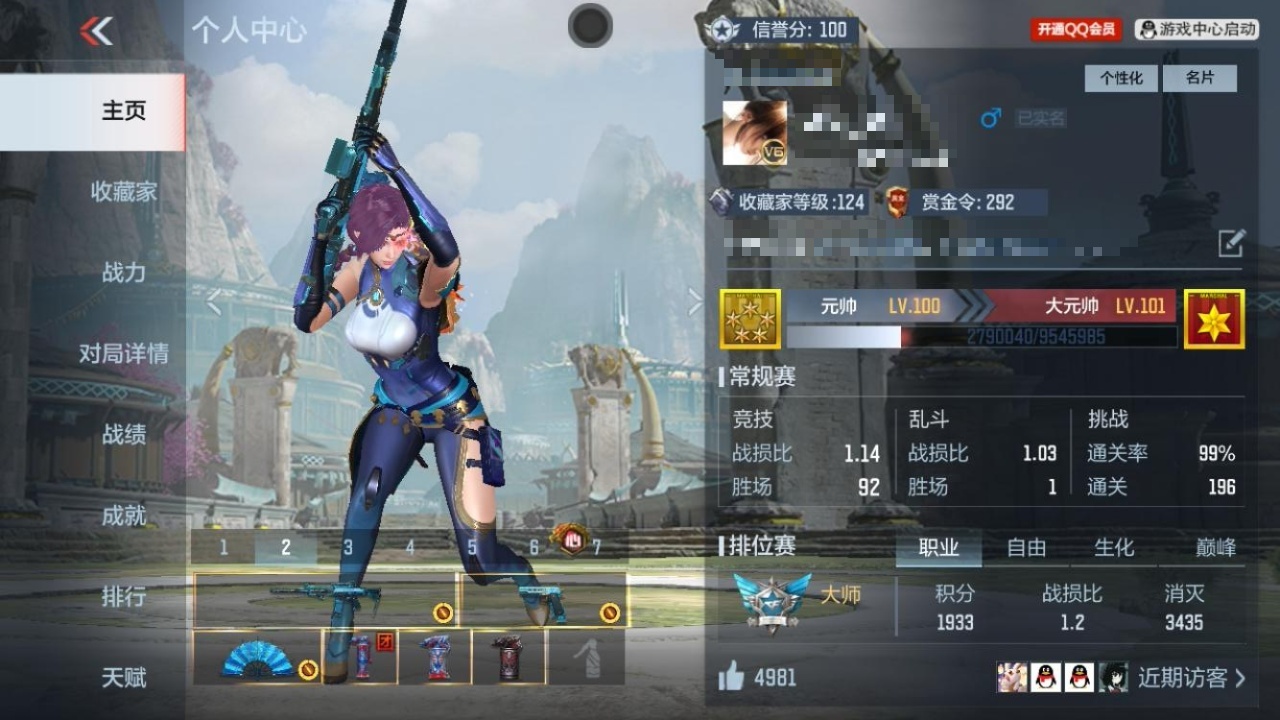This screenshot has height=720, width=1280.
Task: Open the 名片 card button
Action: (x=1199, y=78)
